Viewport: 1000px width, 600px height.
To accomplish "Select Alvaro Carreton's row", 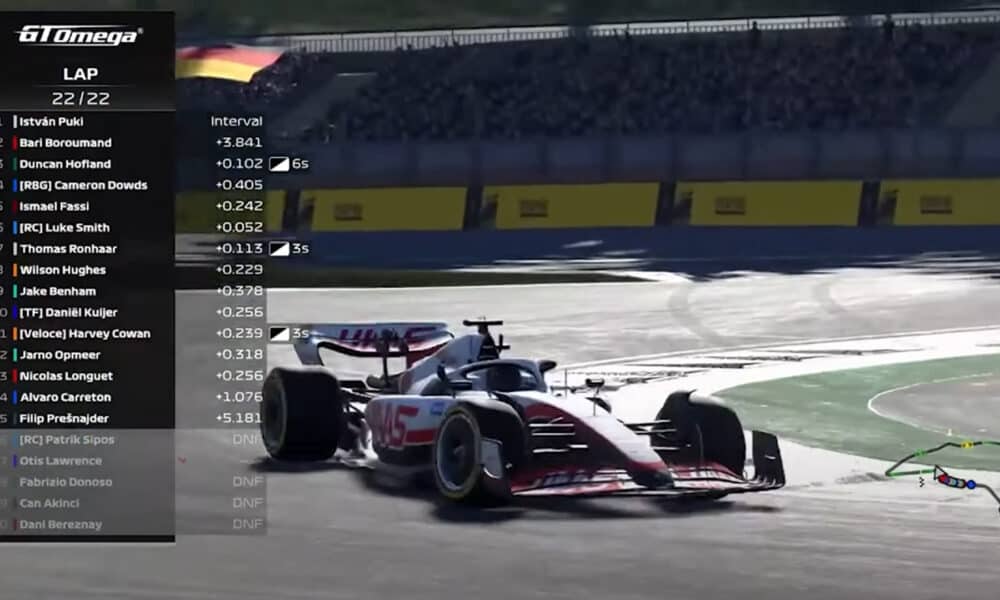I will [66, 397].
